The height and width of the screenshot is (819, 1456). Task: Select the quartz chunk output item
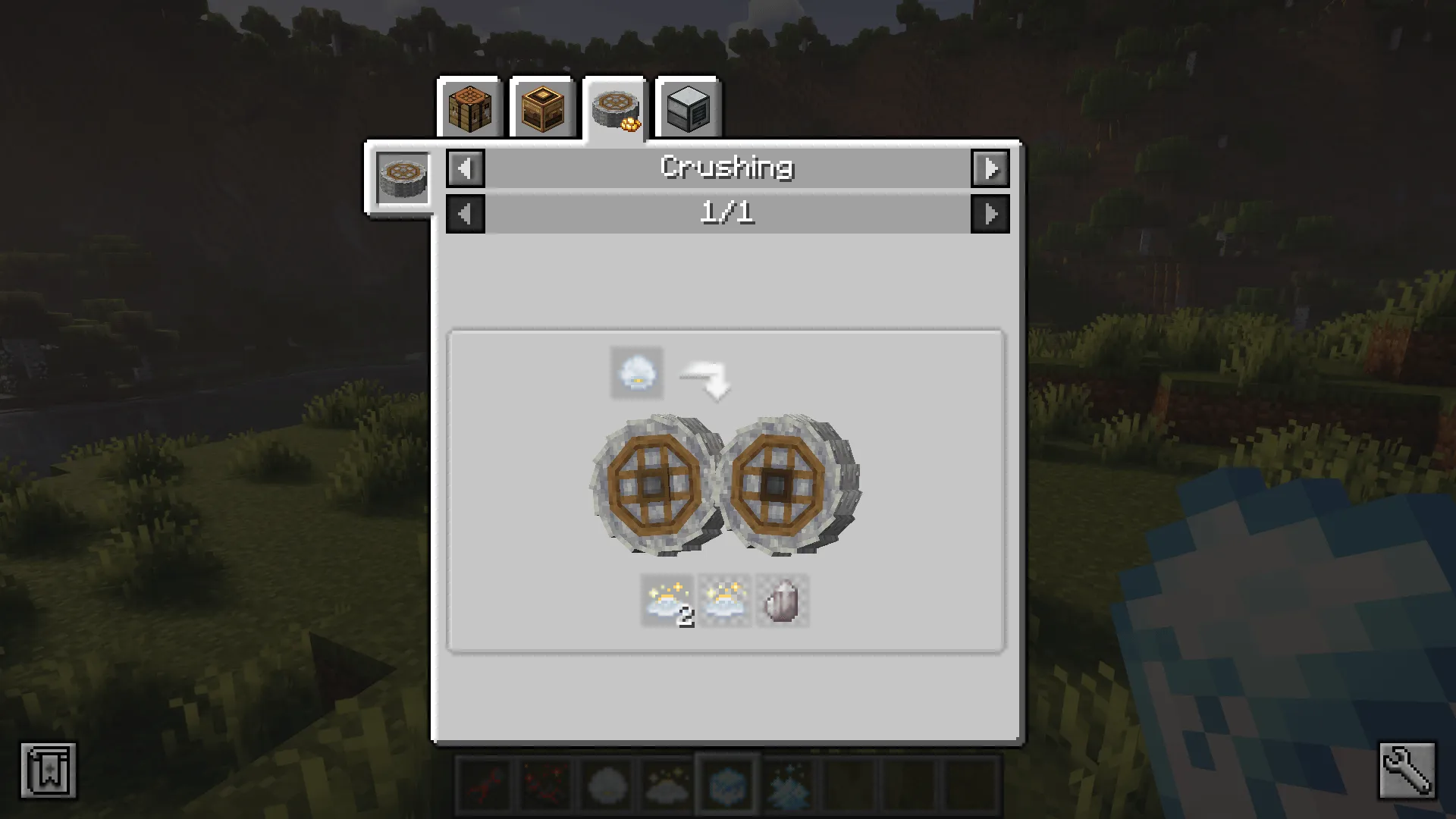[x=781, y=601]
